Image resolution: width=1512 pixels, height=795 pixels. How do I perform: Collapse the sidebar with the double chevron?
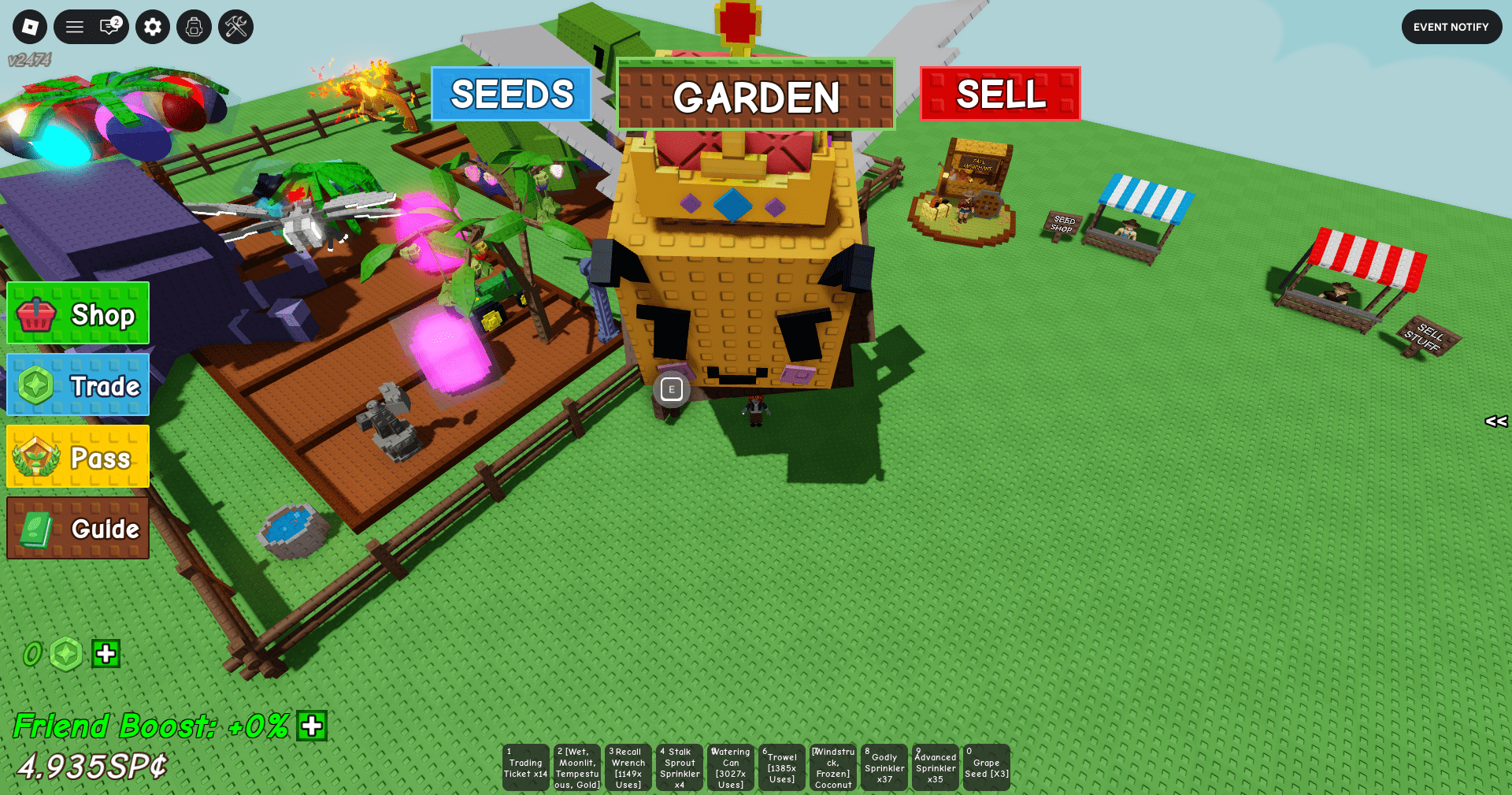(1495, 422)
